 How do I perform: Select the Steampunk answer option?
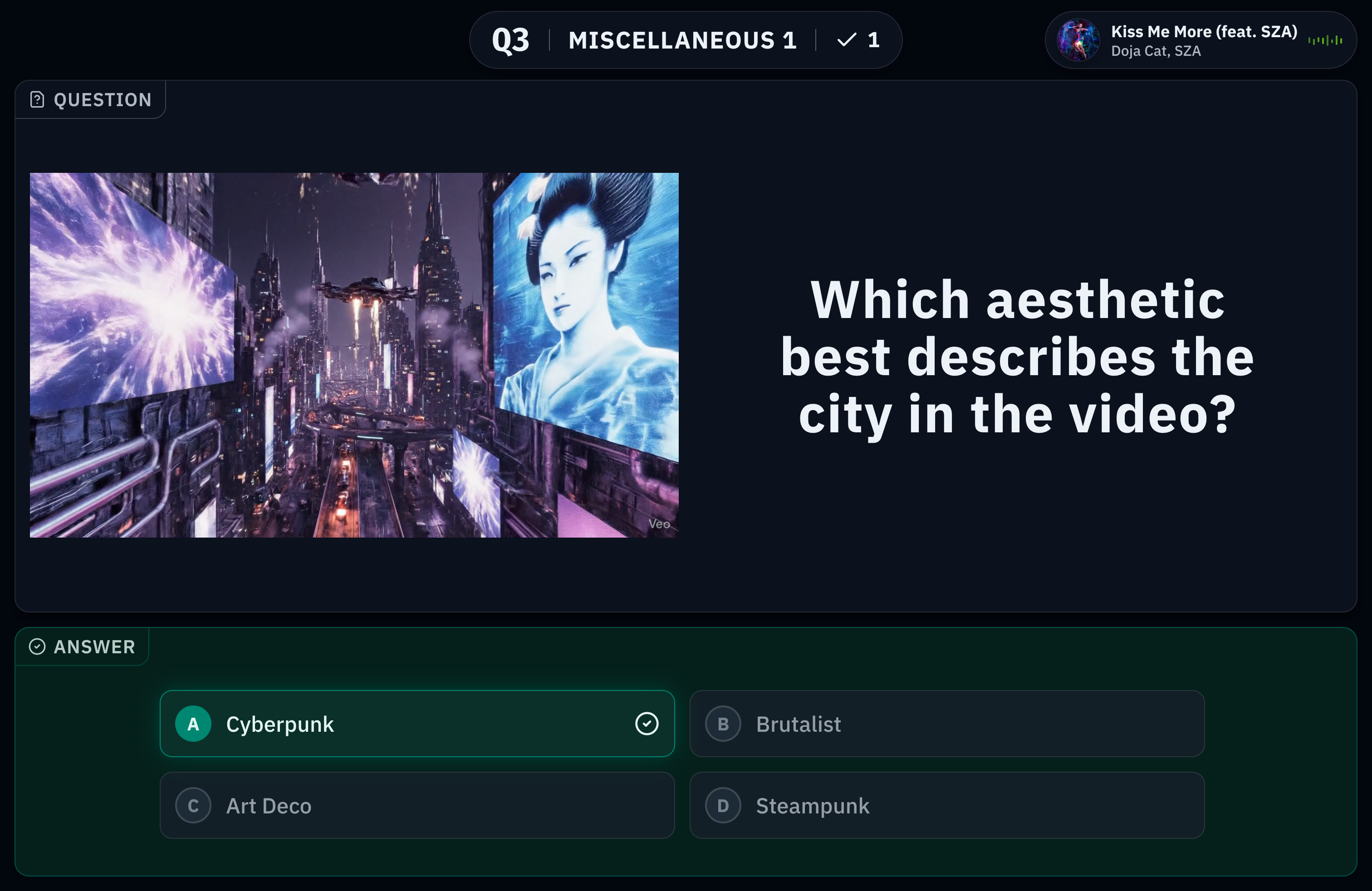click(946, 806)
